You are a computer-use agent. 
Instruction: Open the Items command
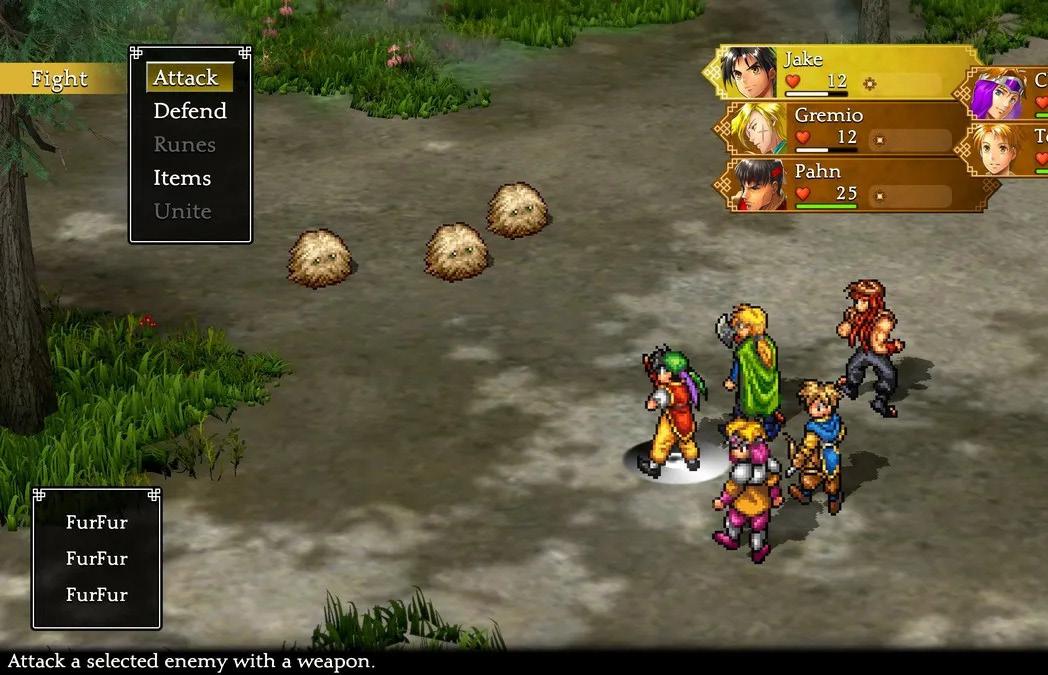point(182,178)
